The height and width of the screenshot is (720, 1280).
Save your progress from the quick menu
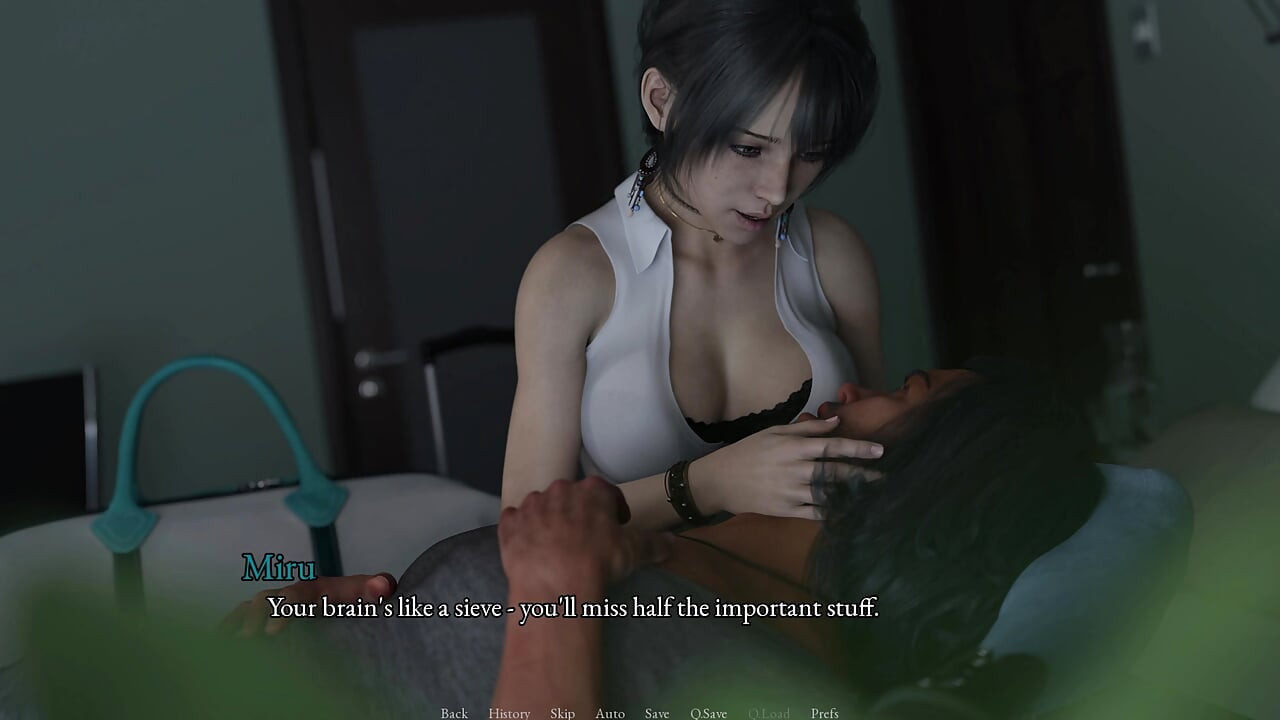[656, 713]
